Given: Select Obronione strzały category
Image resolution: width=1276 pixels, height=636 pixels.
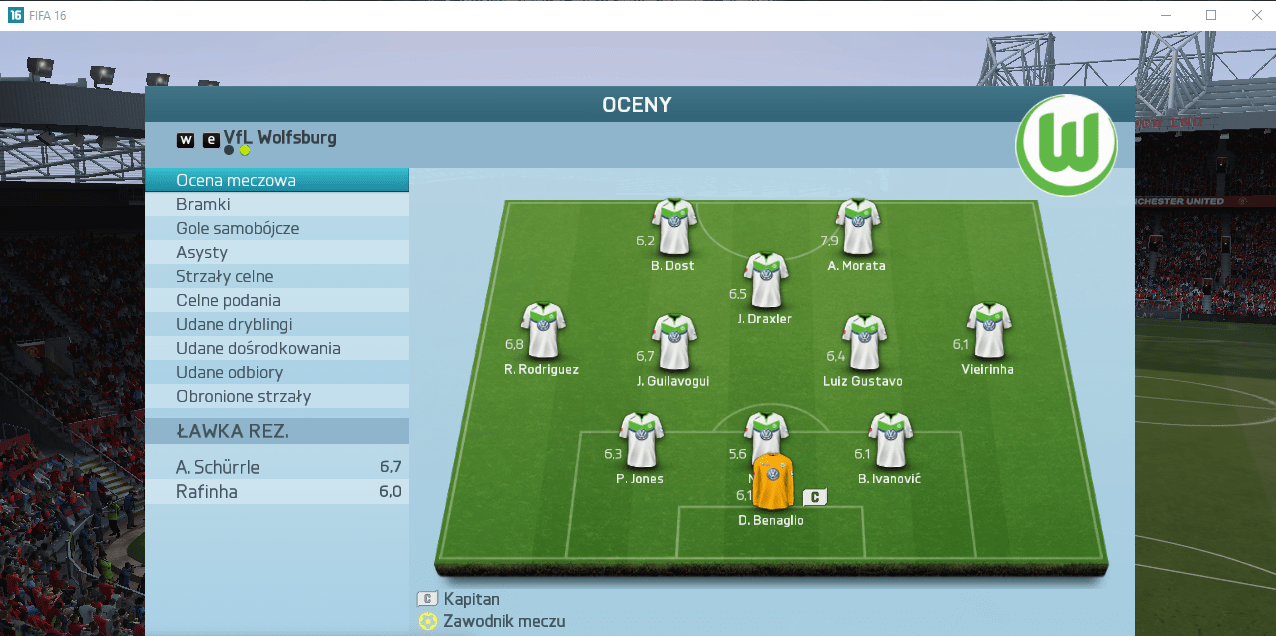Looking at the screenshot, I should (x=277, y=397).
